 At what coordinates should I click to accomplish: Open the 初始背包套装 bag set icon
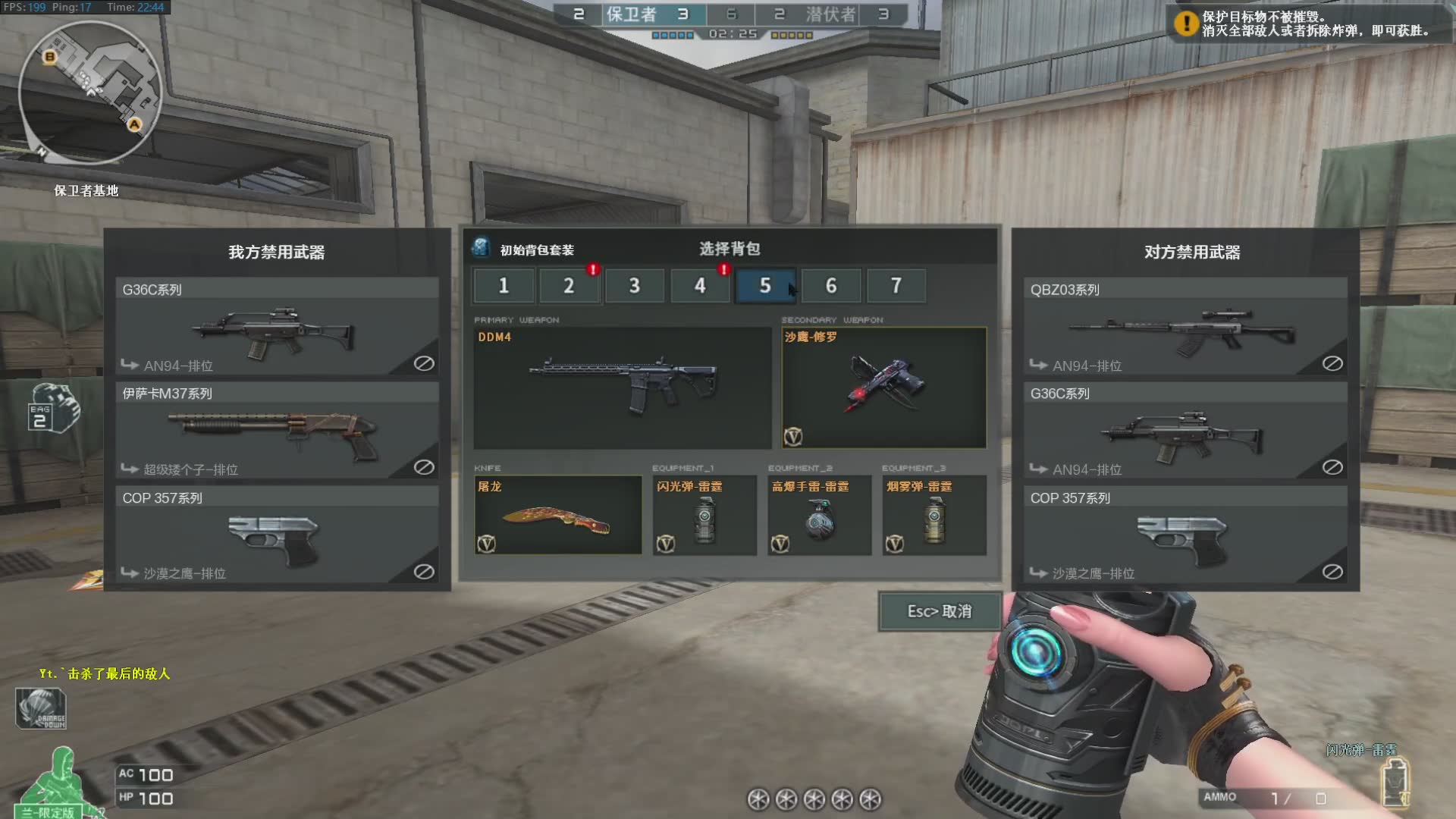[481, 248]
